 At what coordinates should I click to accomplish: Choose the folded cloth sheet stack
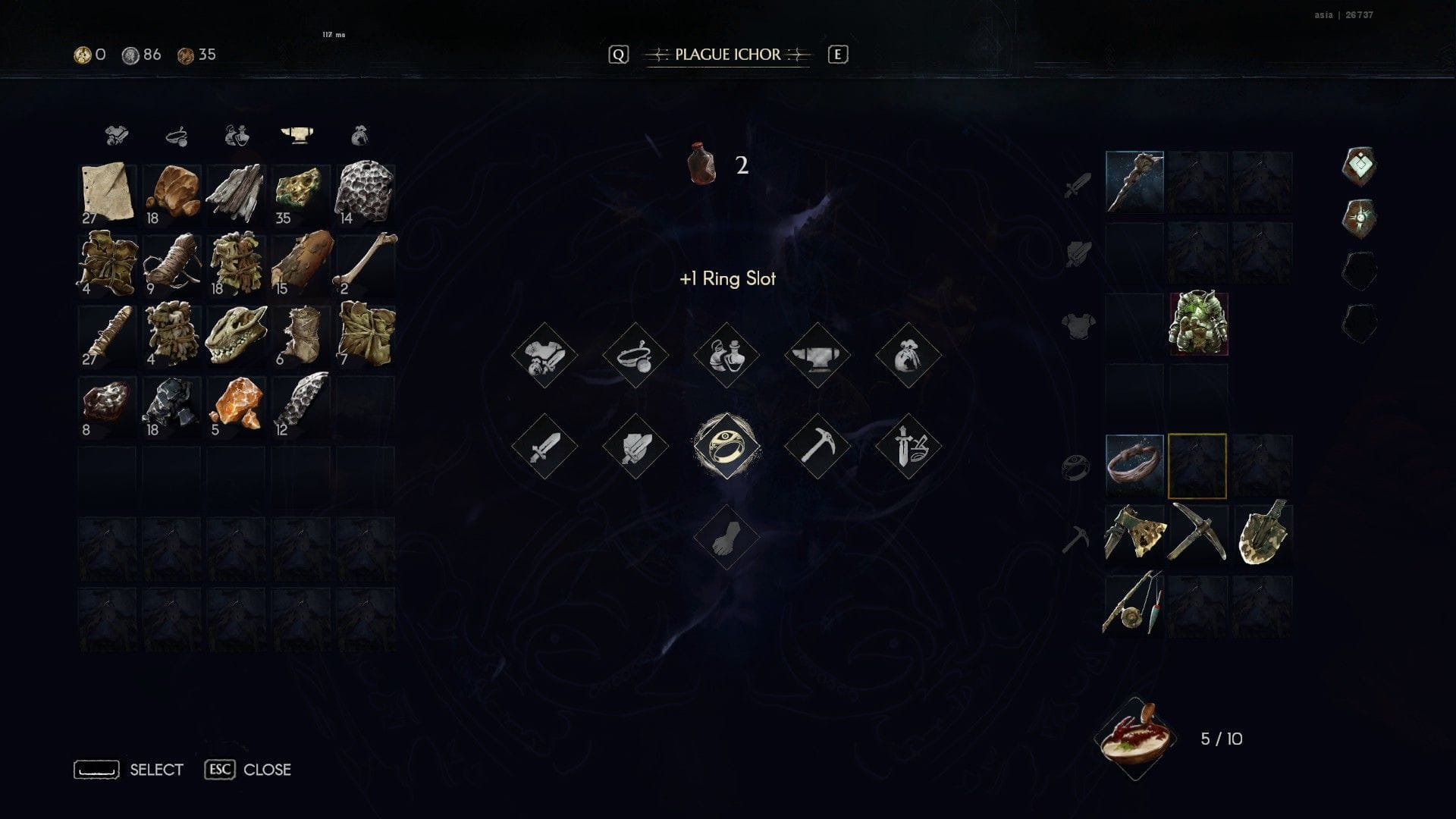coord(107,193)
